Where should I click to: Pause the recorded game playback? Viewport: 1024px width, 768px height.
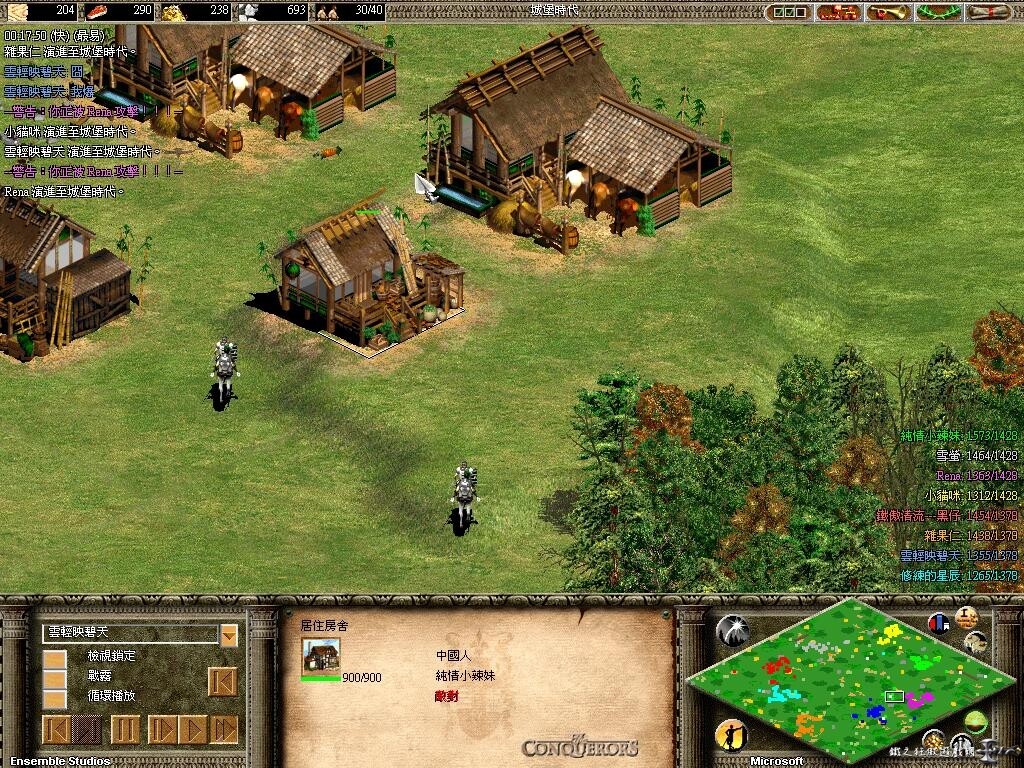[125, 728]
